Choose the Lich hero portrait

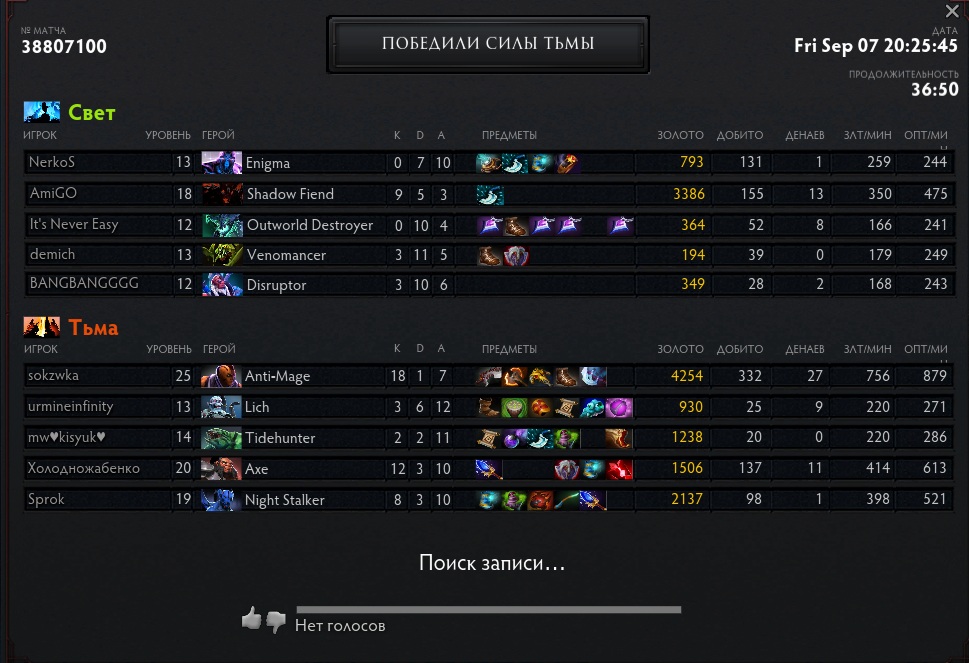pyautogui.click(x=221, y=407)
